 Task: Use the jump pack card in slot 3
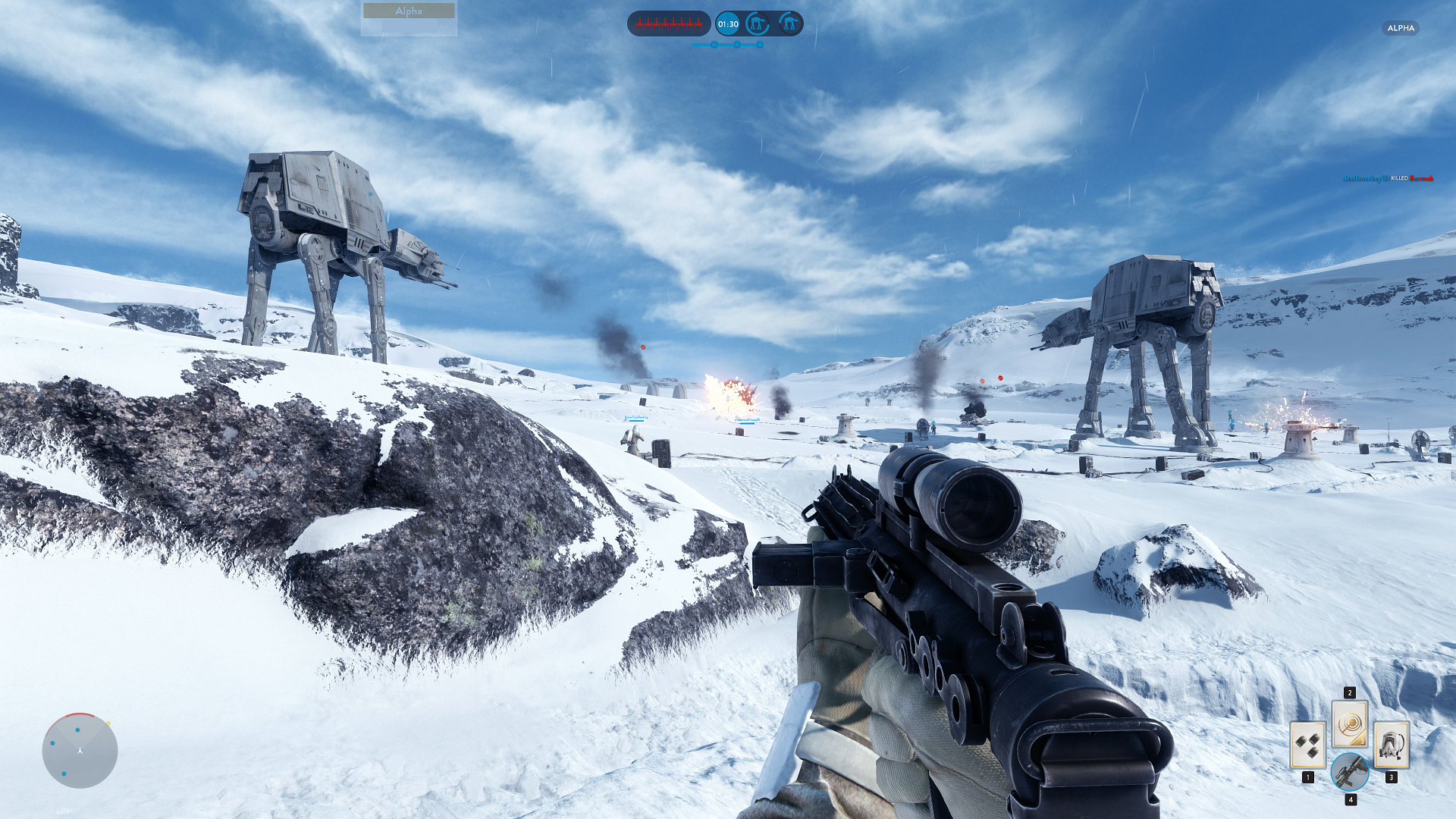pyautogui.click(x=1392, y=744)
